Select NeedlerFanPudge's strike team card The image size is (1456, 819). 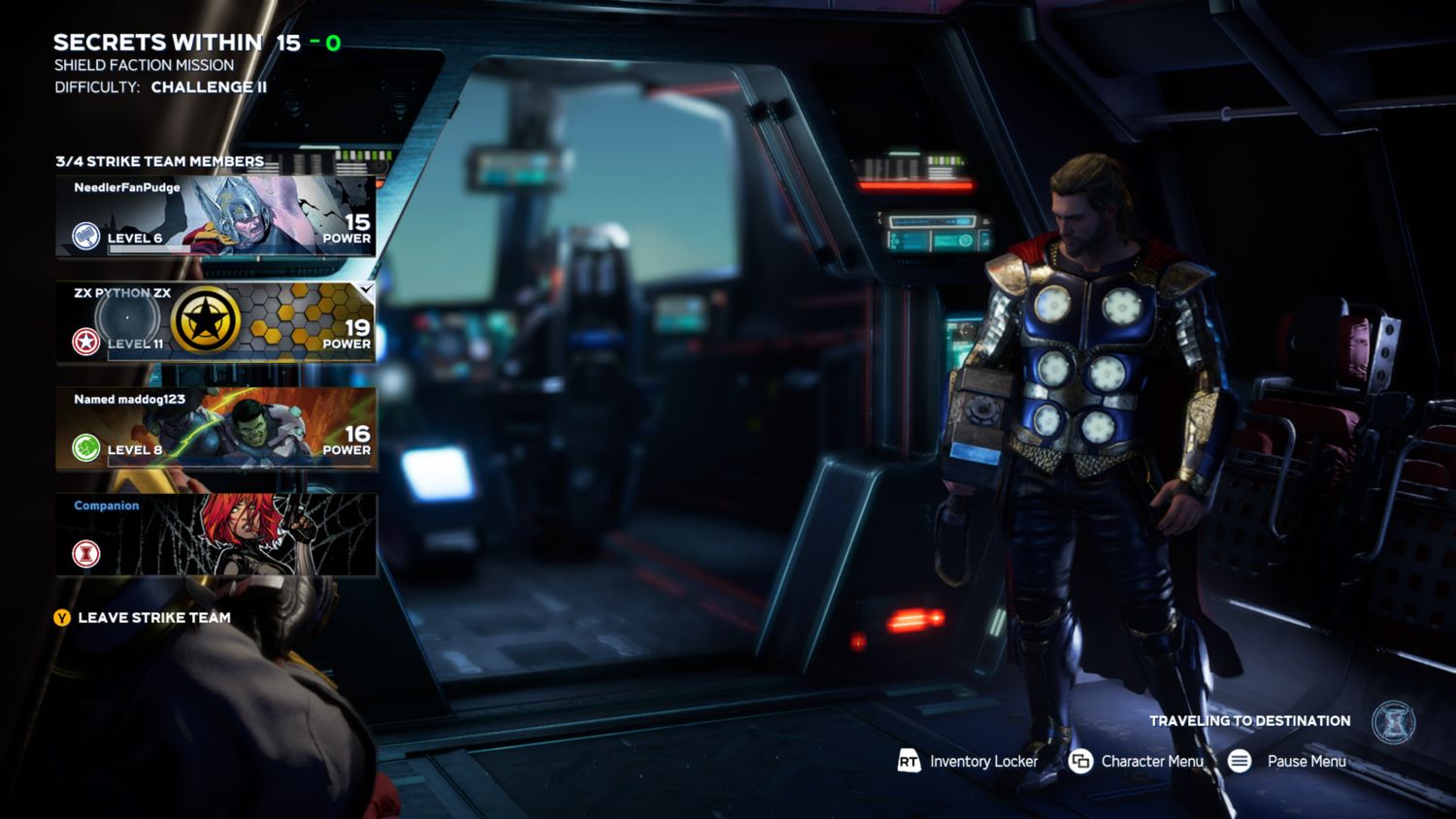point(215,215)
